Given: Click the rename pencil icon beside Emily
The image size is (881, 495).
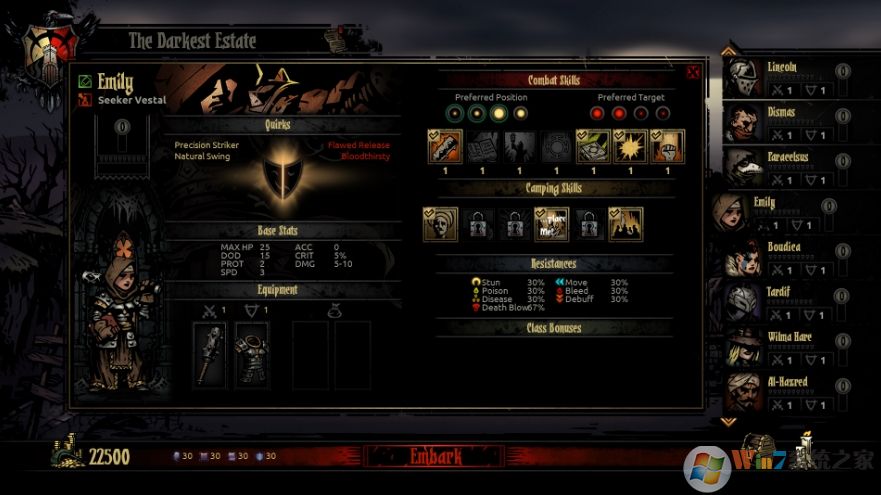Looking at the screenshot, I should tap(85, 81).
